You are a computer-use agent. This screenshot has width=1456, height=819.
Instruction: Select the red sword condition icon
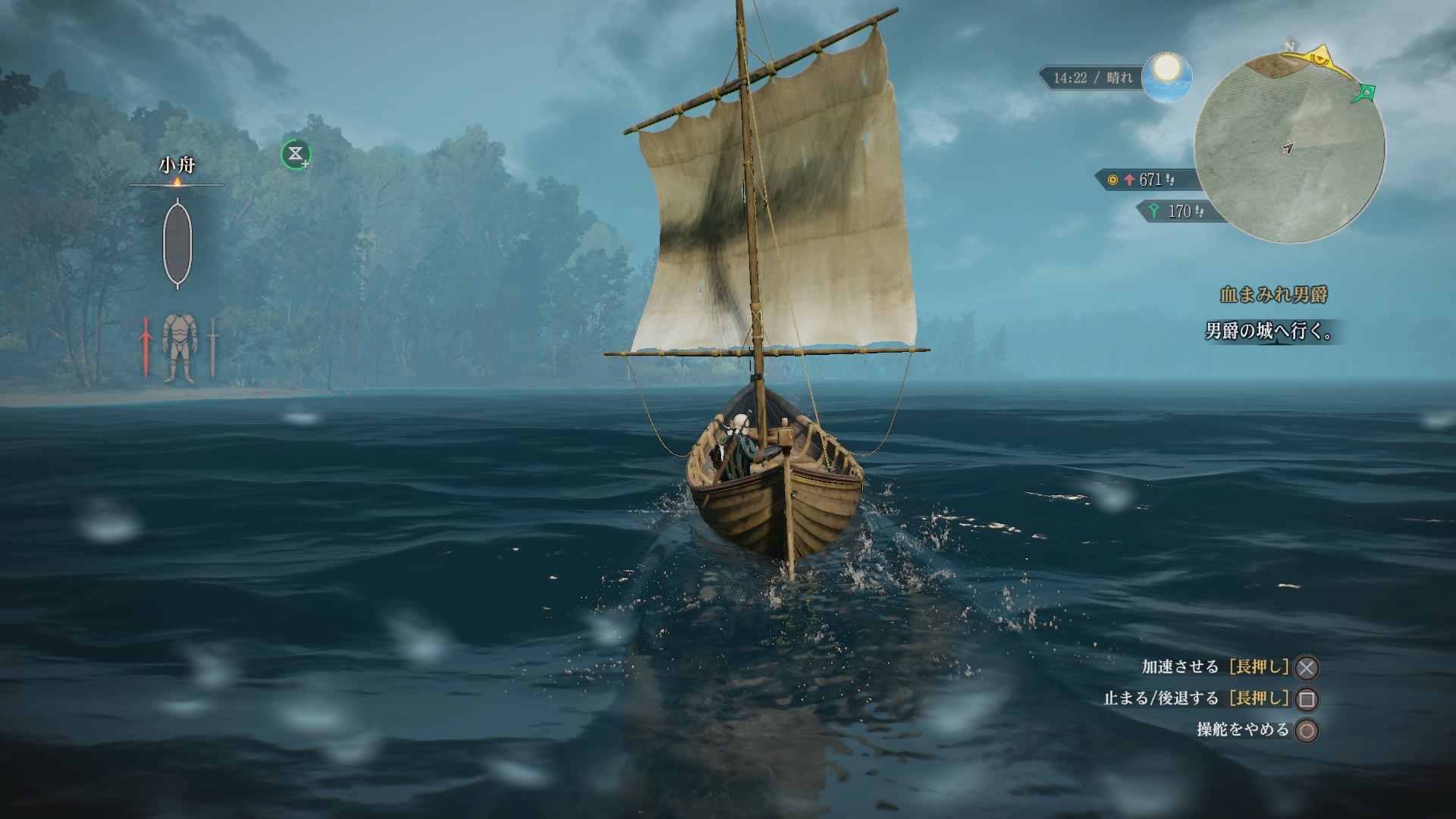(145, 347)
